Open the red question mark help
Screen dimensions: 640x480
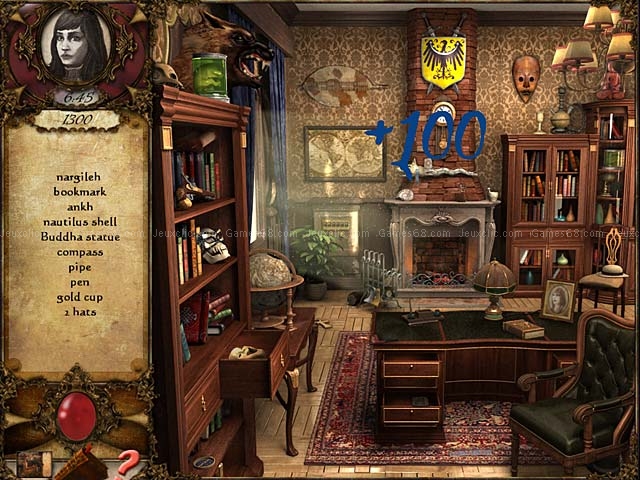[x=127, y=463]
